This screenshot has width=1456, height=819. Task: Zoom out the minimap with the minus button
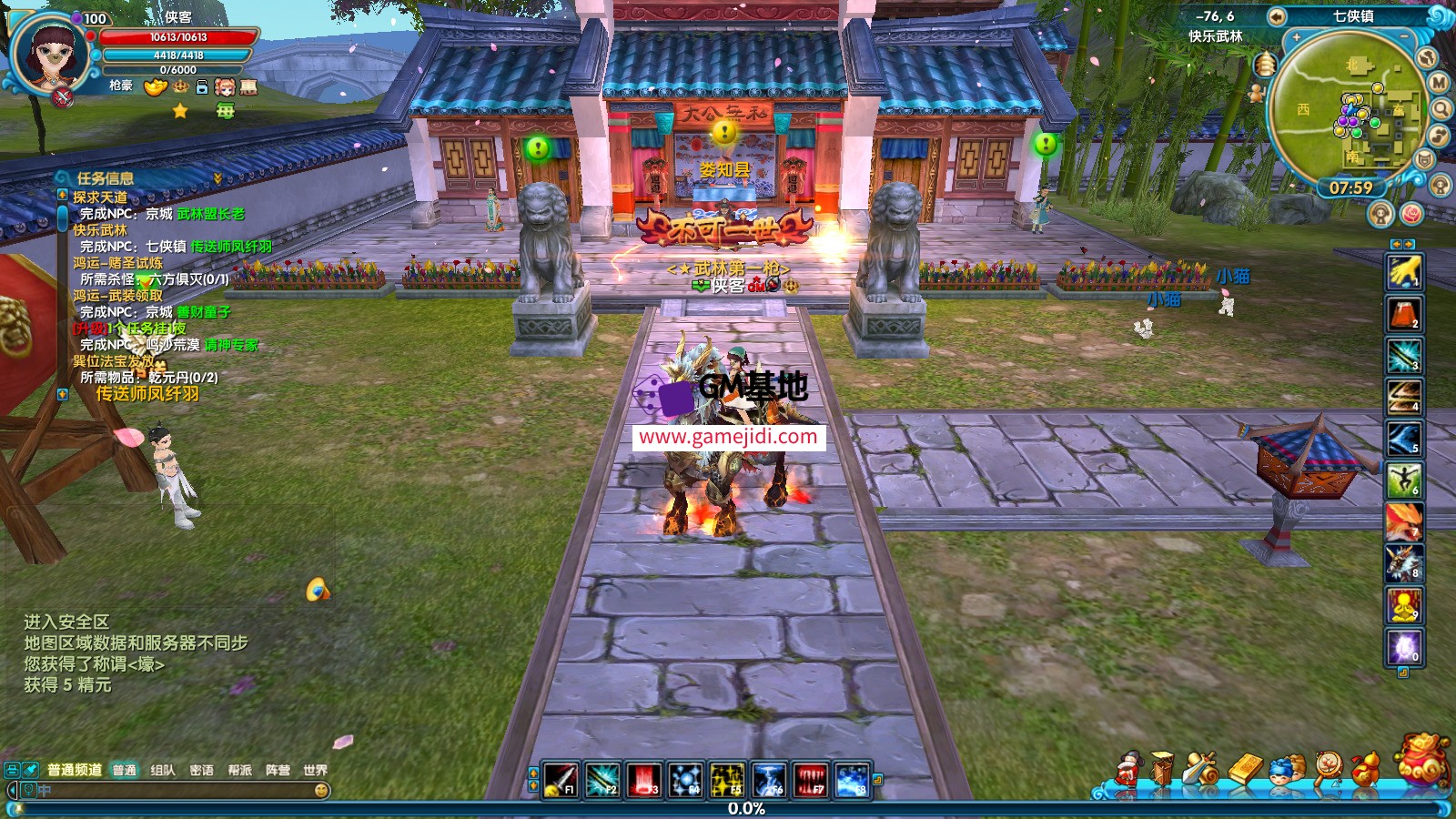(x=1406, y=38)
